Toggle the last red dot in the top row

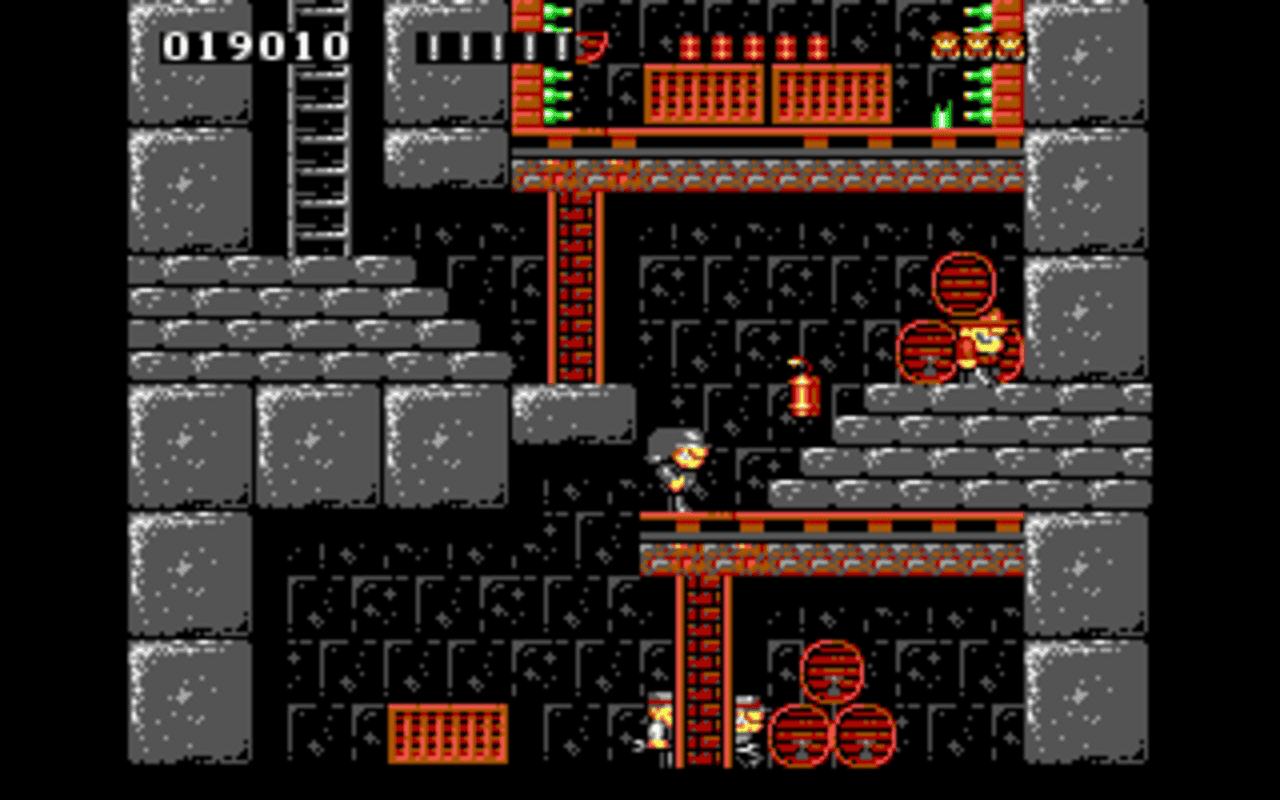pos(820,45)
